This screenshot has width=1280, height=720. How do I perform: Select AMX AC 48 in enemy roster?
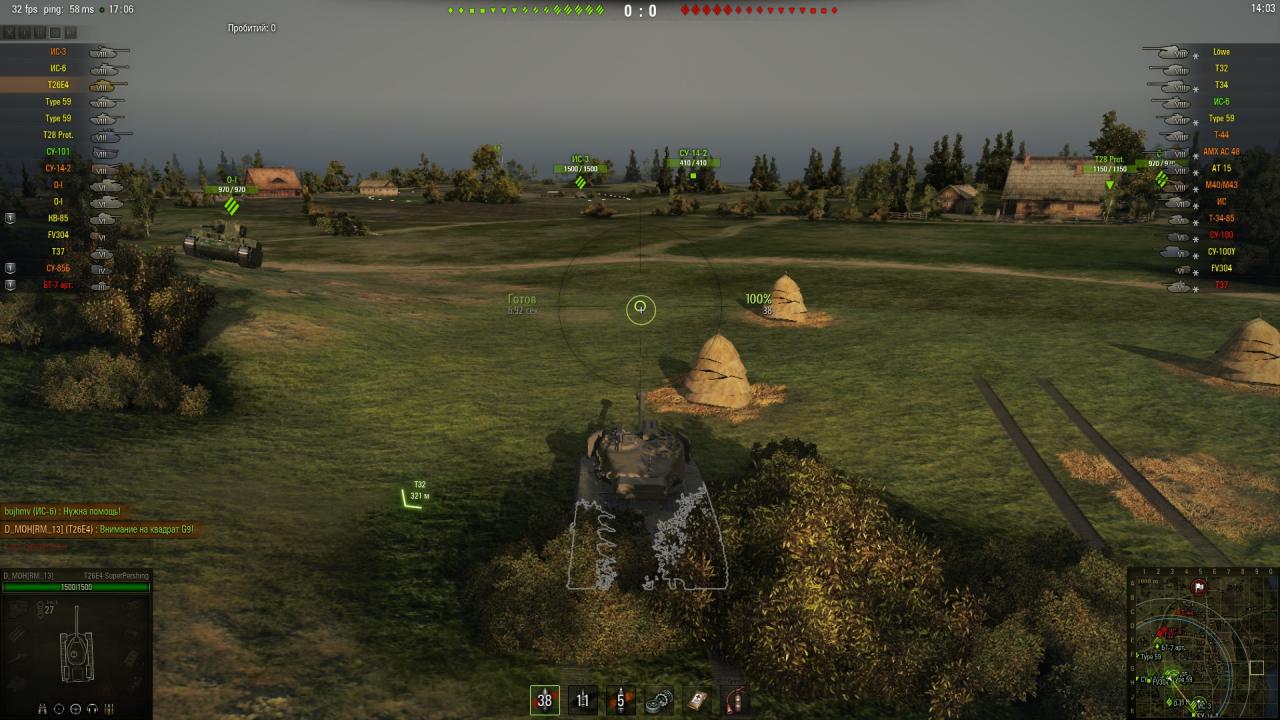pos(1221,152)
